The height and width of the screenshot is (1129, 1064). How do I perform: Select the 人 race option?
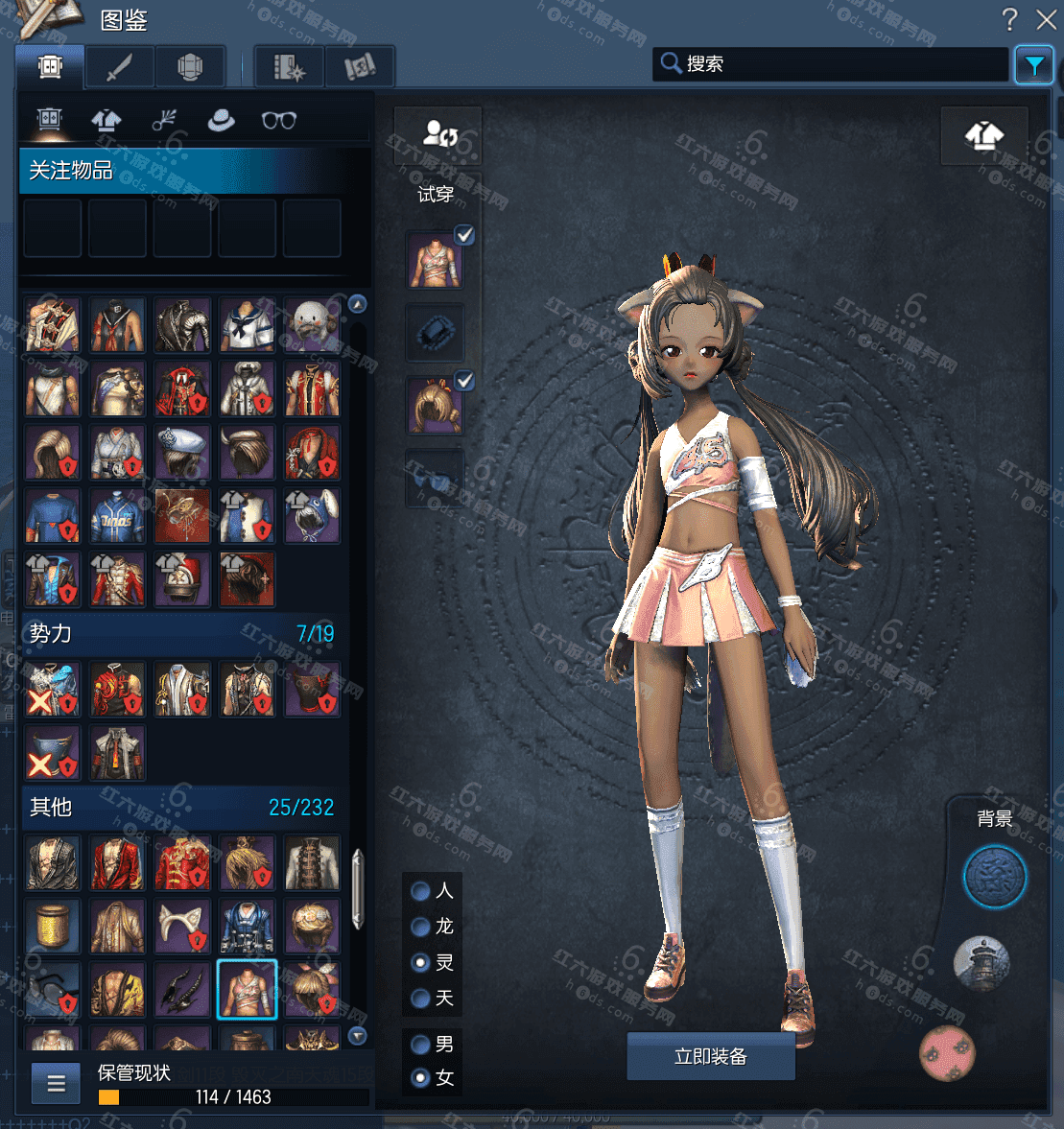tap(420, 891)
